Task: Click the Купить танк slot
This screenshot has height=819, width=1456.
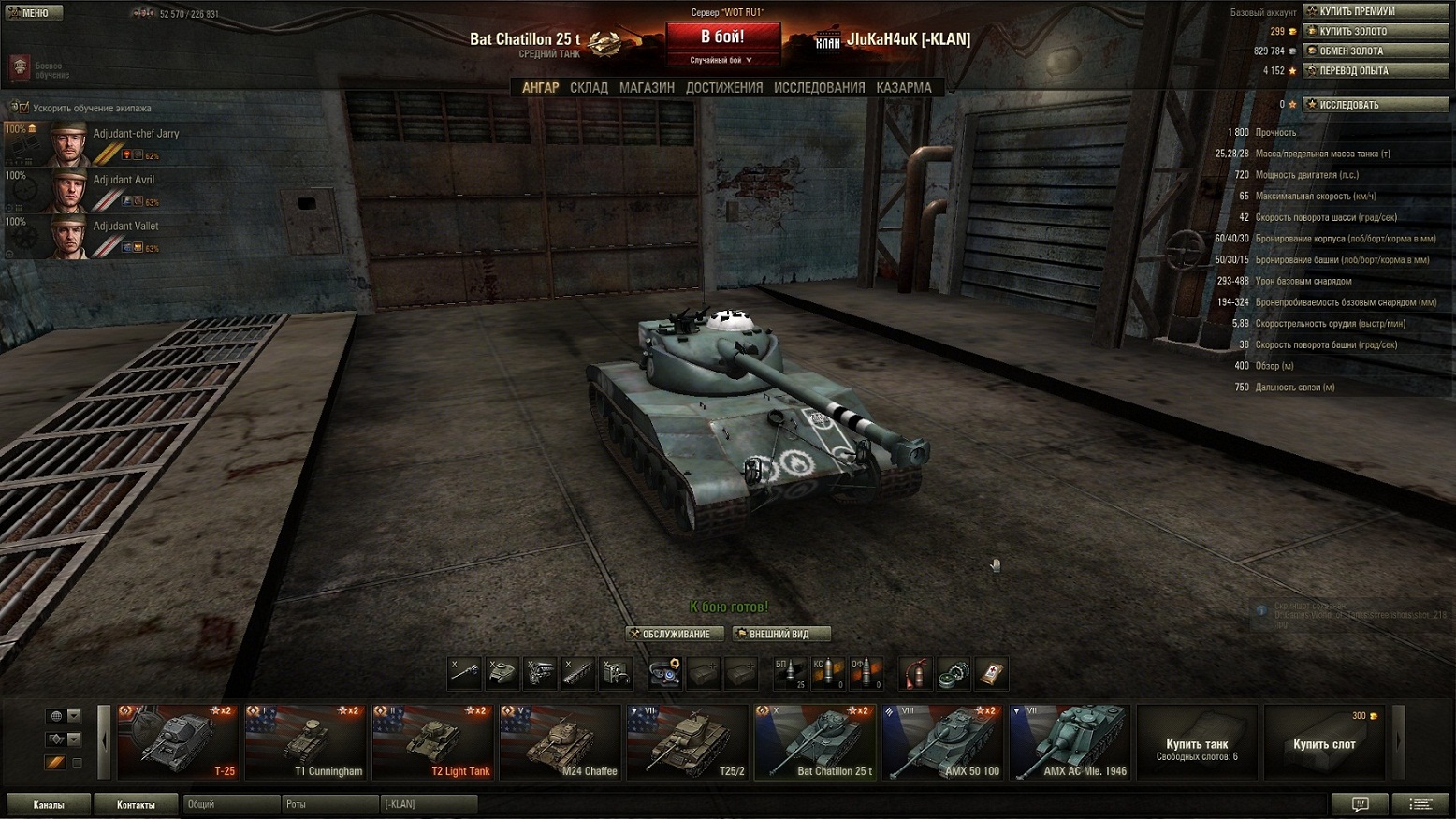Action: click(x=1197, y=743)
